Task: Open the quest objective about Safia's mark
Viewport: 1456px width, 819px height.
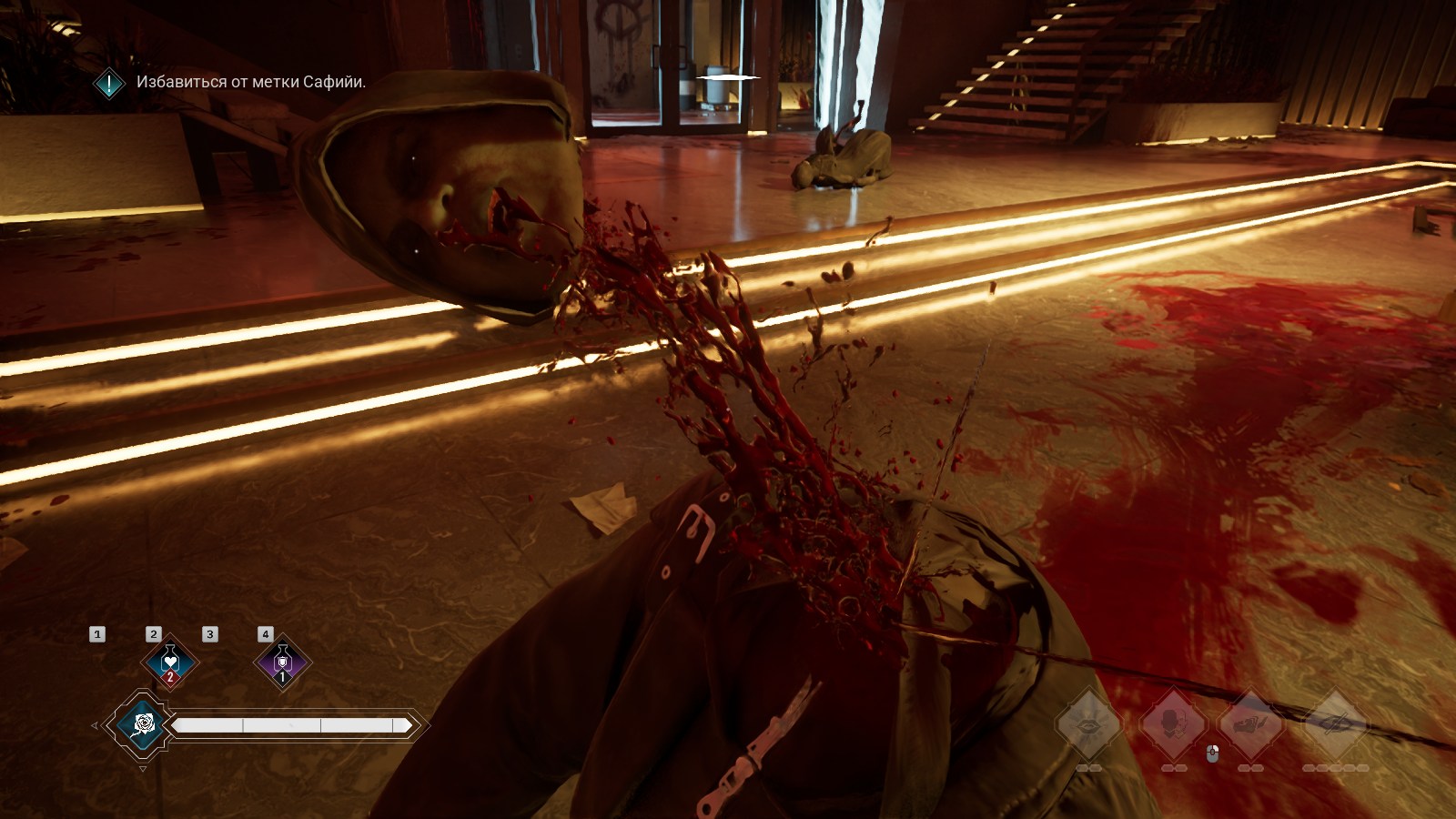Action: [250, 82]
